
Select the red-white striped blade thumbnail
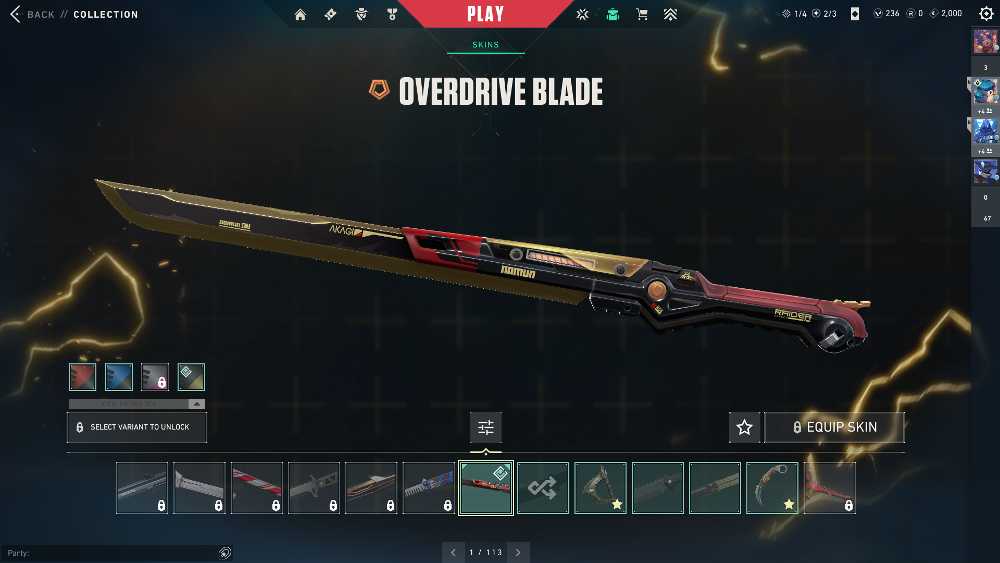coord(257,488)
